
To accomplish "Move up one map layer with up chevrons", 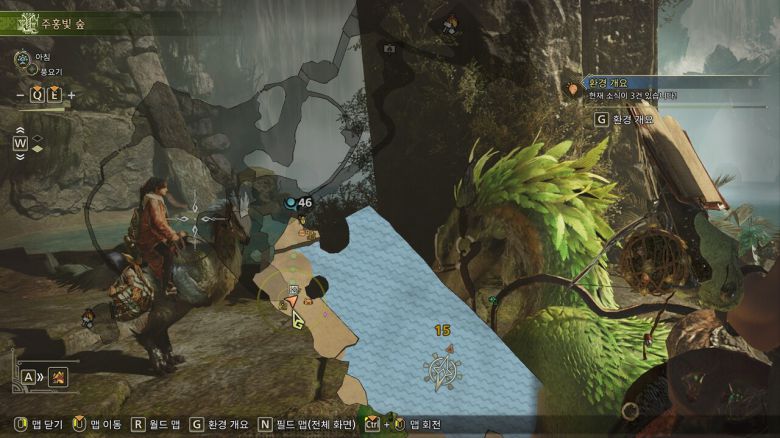I will click(x=20, y=130).
